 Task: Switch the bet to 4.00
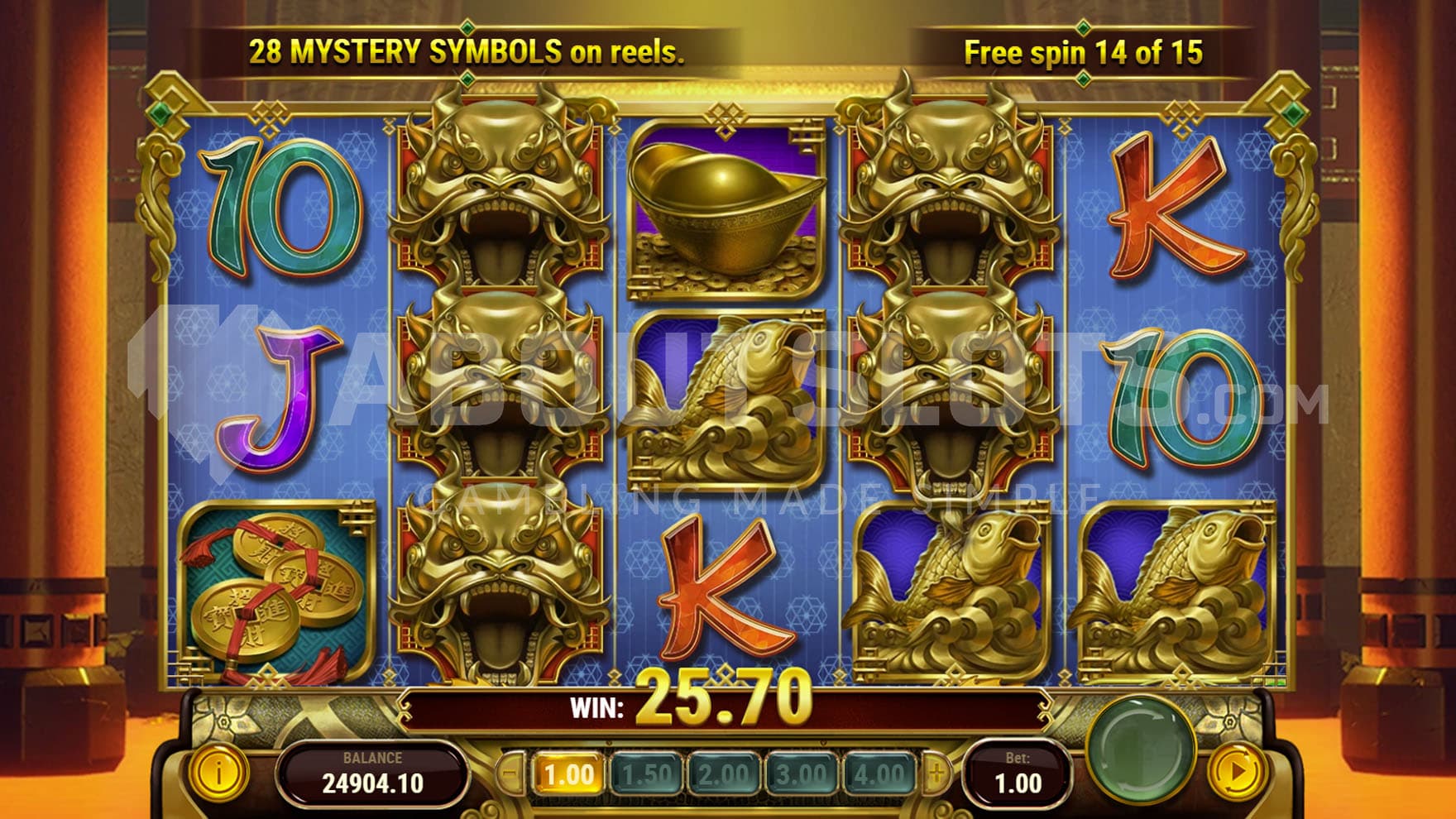(879, 775)
